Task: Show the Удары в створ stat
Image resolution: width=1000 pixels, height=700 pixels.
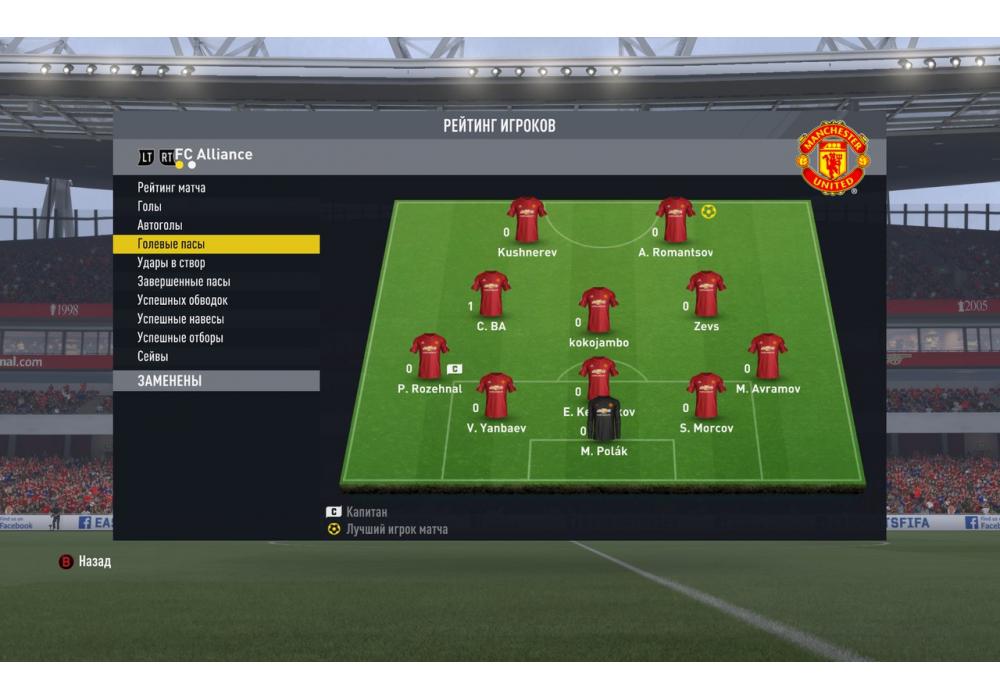Action: pos(171,263)
